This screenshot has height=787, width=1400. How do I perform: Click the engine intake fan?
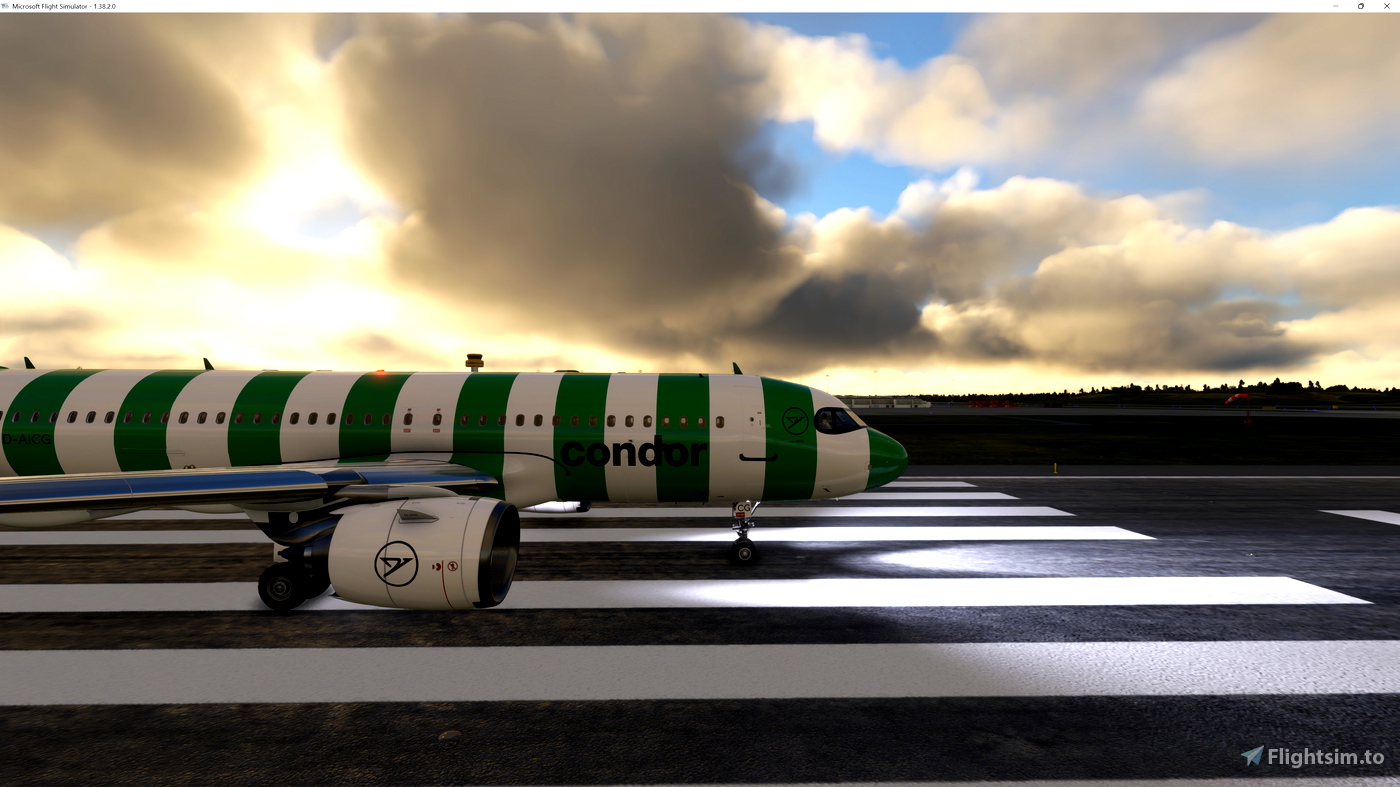pos(500,560)
